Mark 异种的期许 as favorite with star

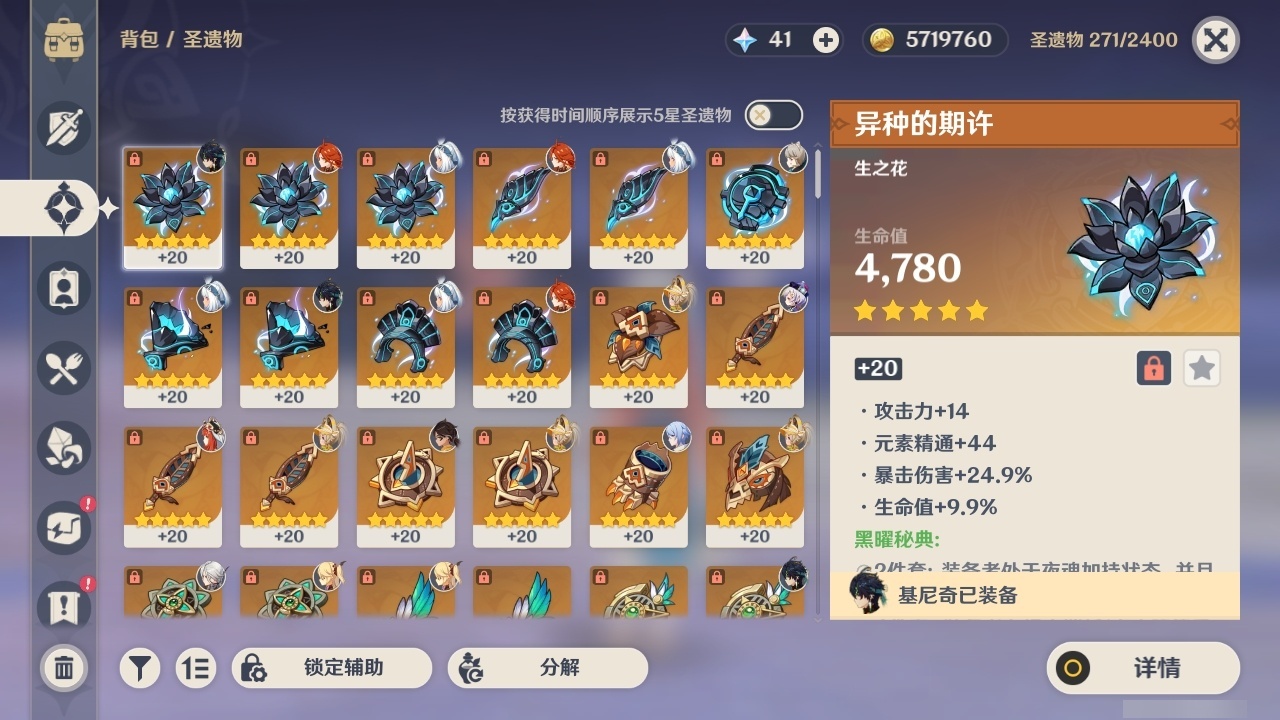pyautogui.click(x=1201, y=368)
